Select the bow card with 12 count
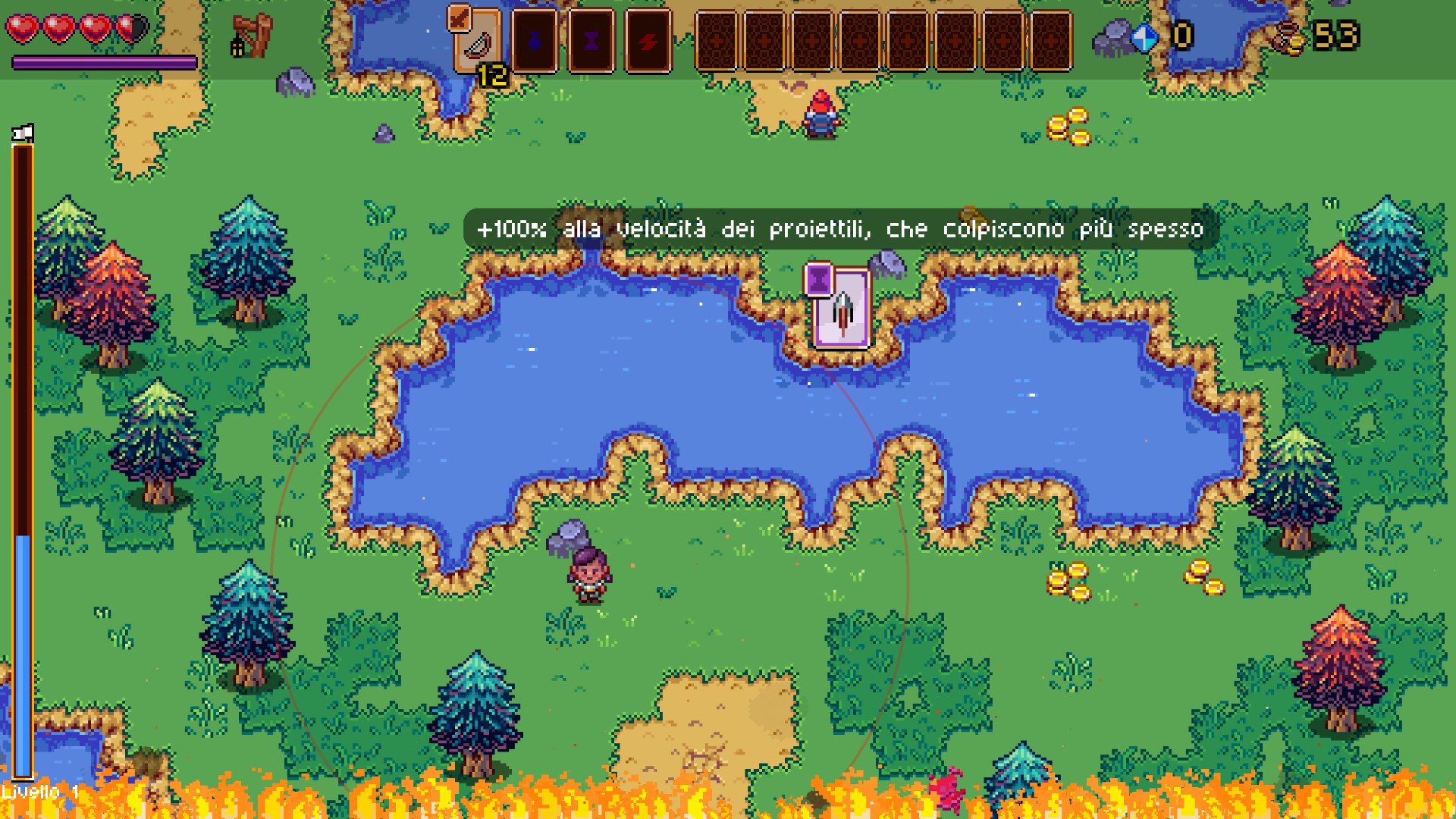 (x=477, y=42)
